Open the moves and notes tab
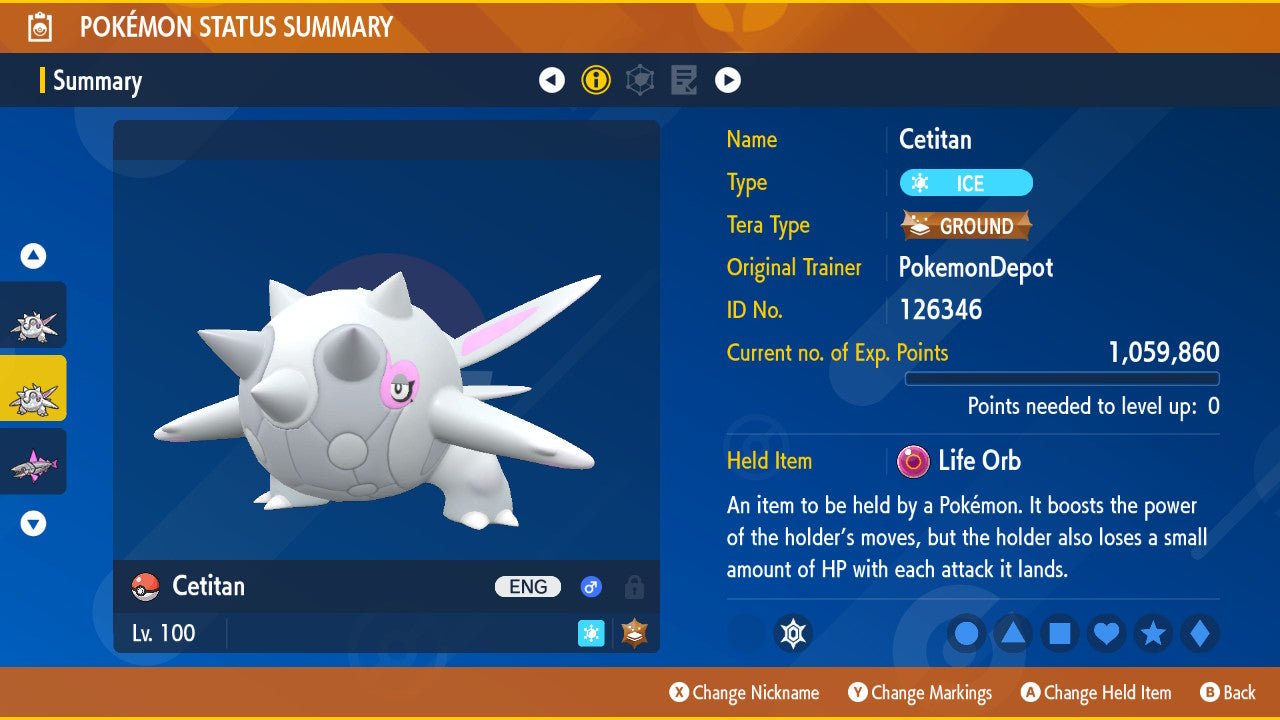Screen dimensions: 1280x720 684,80
